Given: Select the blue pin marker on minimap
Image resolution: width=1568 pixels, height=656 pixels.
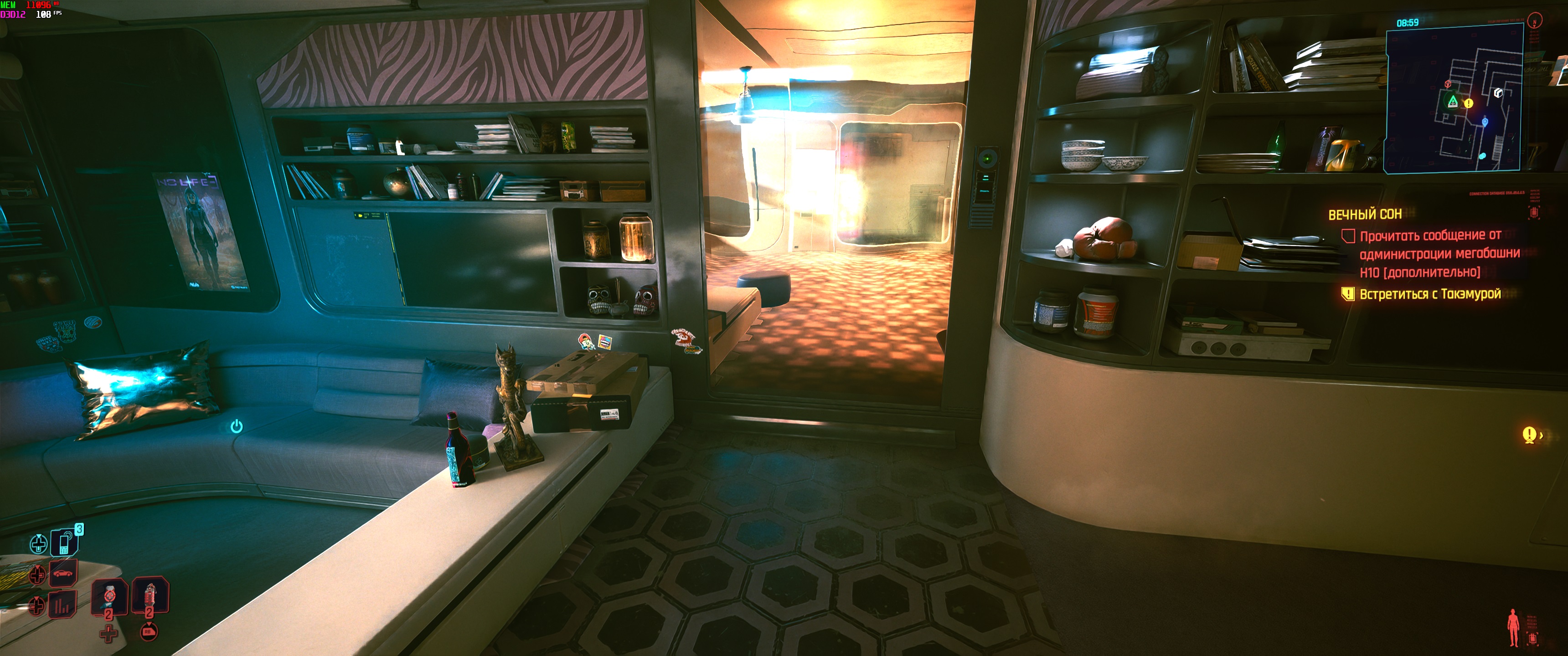Looking at the screenshot, I should [x=1485, y=122].
